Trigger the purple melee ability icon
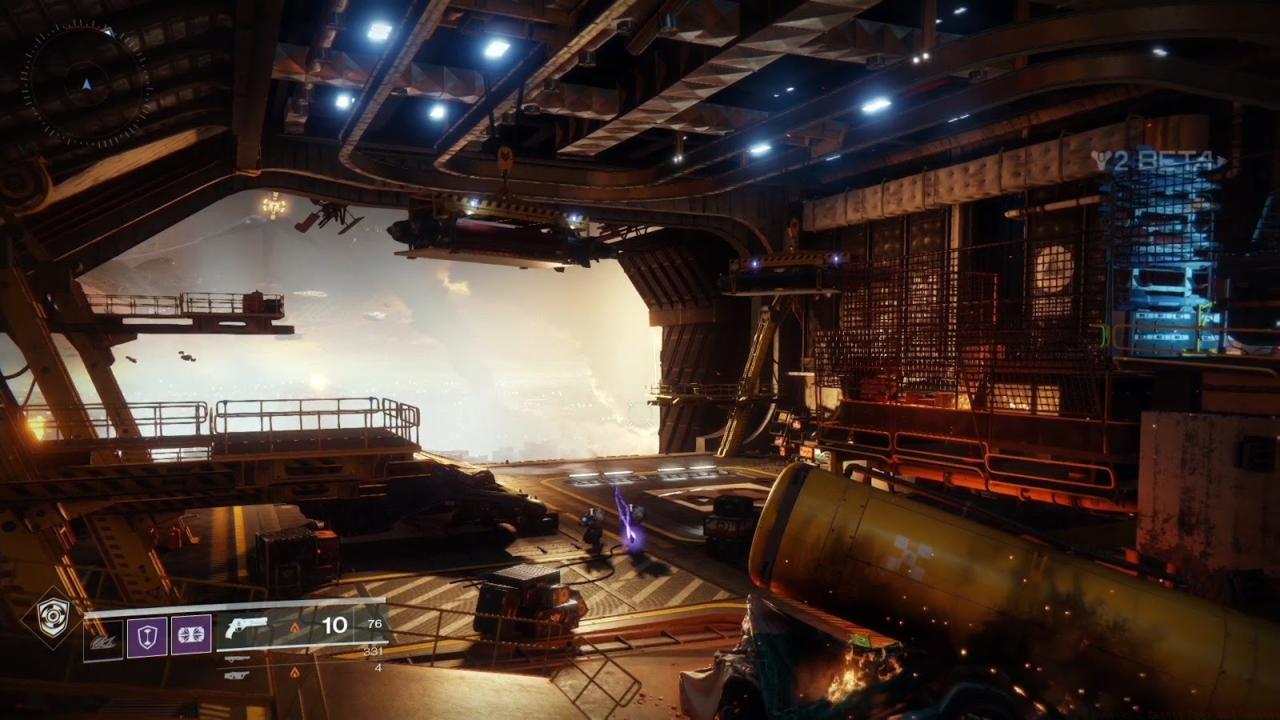Viewport: 1280px width, 720px height. click(x=191, y=636)
